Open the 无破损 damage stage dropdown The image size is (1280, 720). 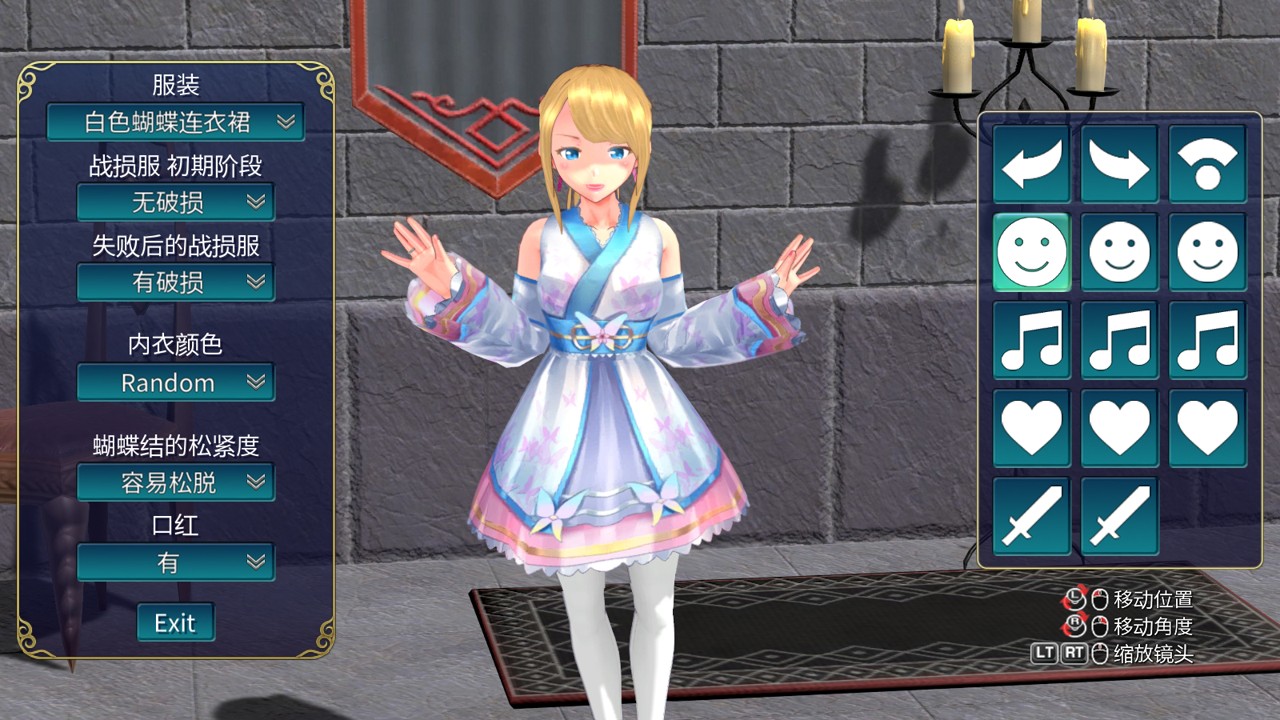175,202
